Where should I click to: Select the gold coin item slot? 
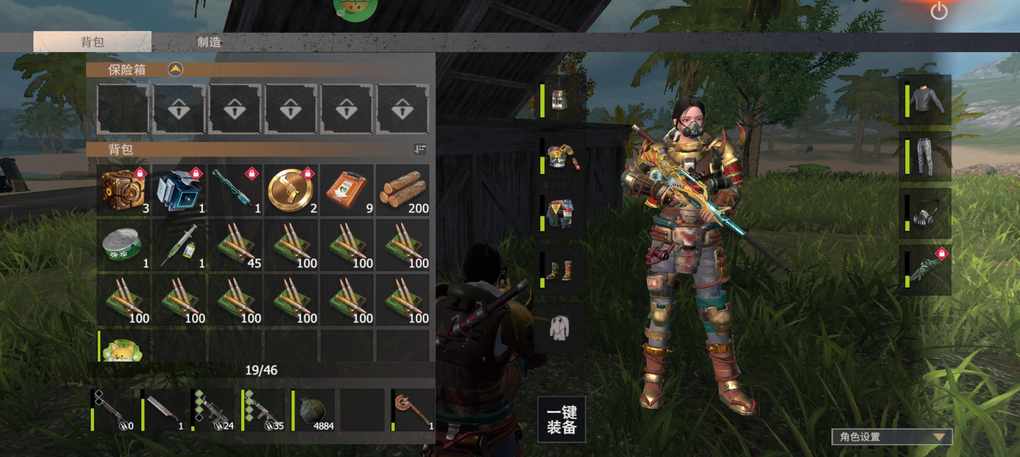click(x=291, y=189)
